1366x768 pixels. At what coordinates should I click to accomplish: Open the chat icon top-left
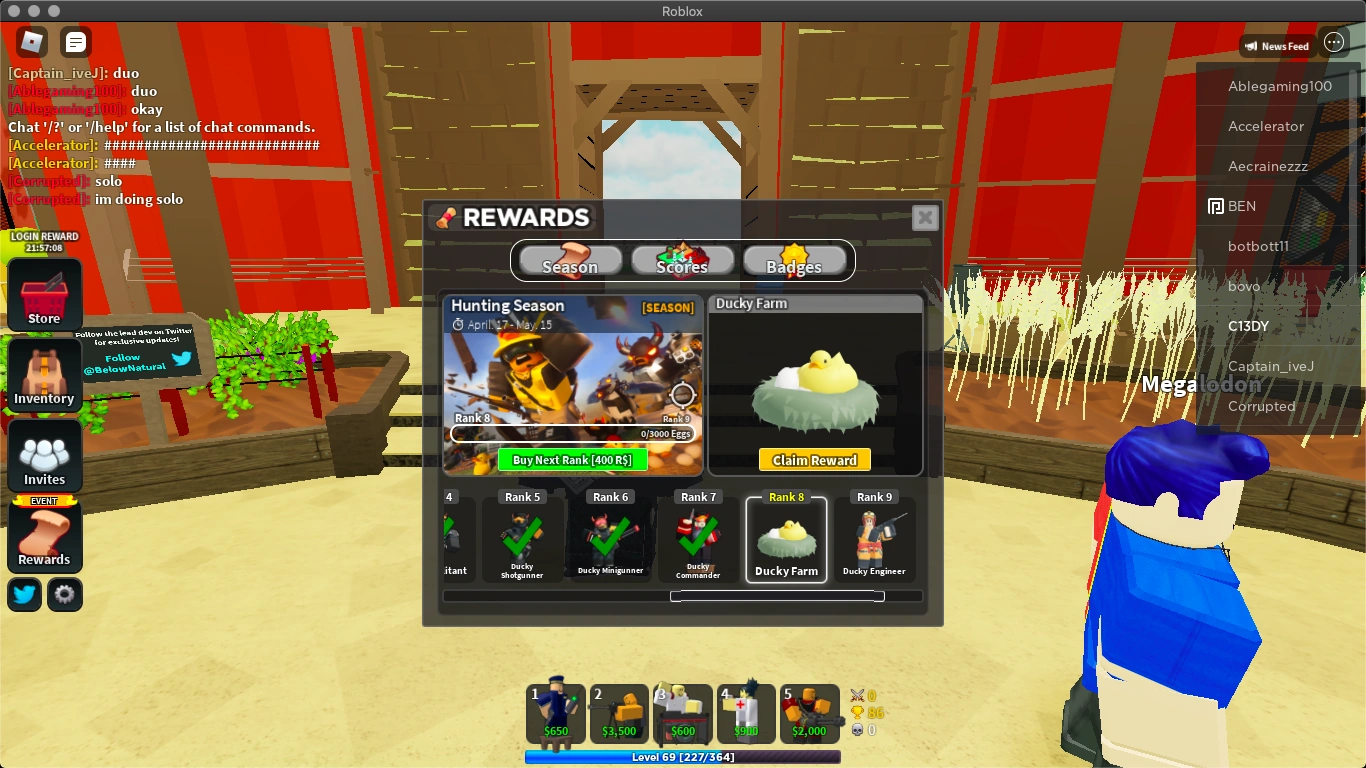75,41
